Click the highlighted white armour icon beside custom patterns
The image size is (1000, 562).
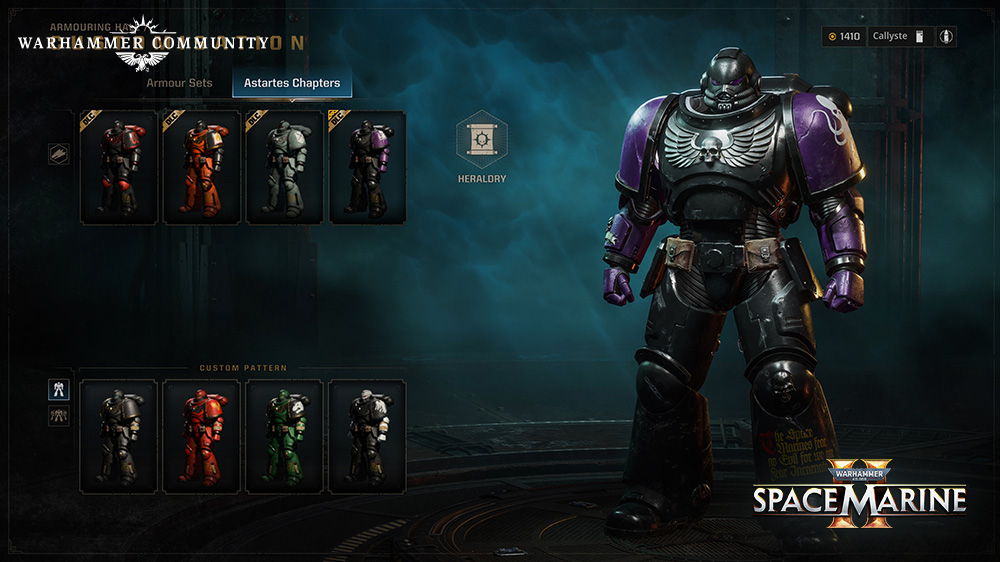click(x=59, y=390)
